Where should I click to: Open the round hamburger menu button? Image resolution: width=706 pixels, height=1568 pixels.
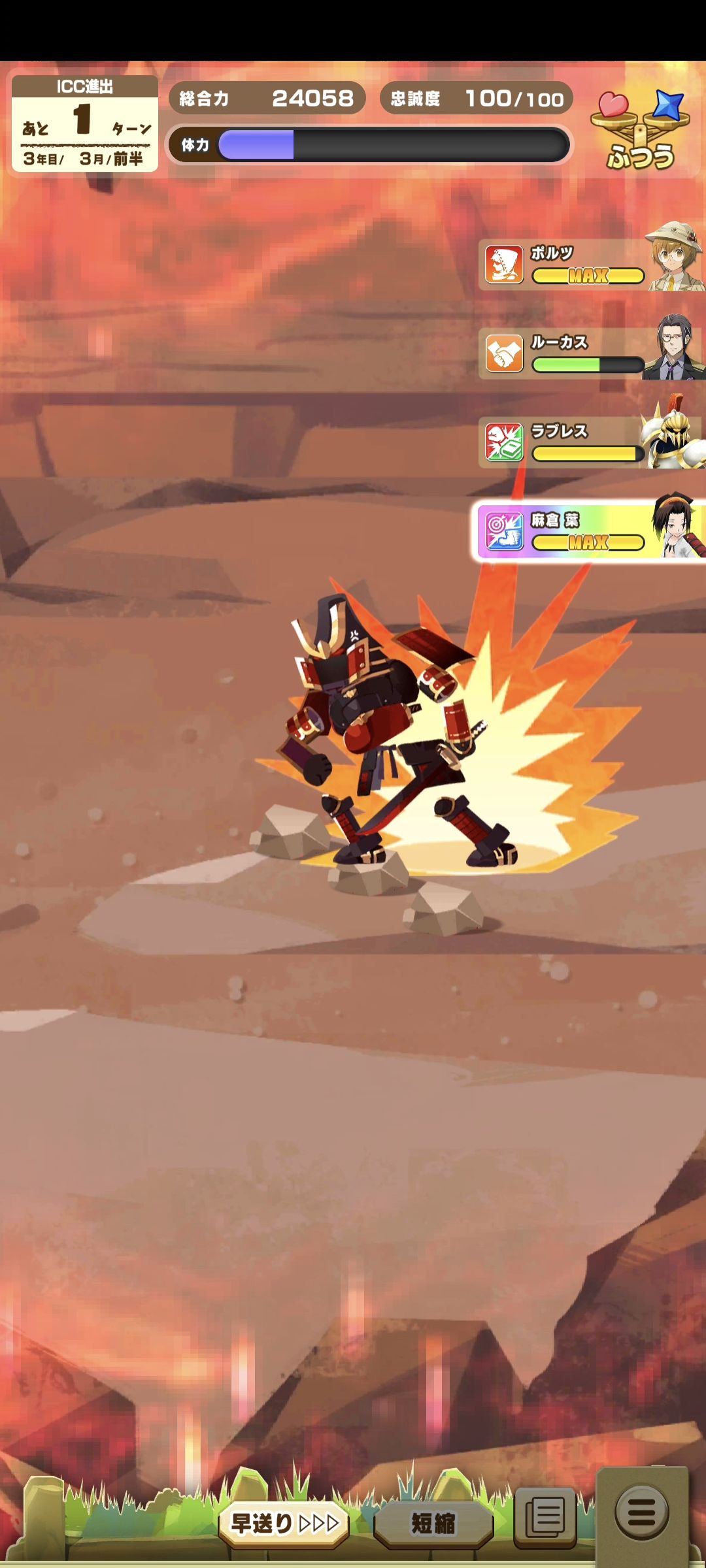click(641, 1512)
